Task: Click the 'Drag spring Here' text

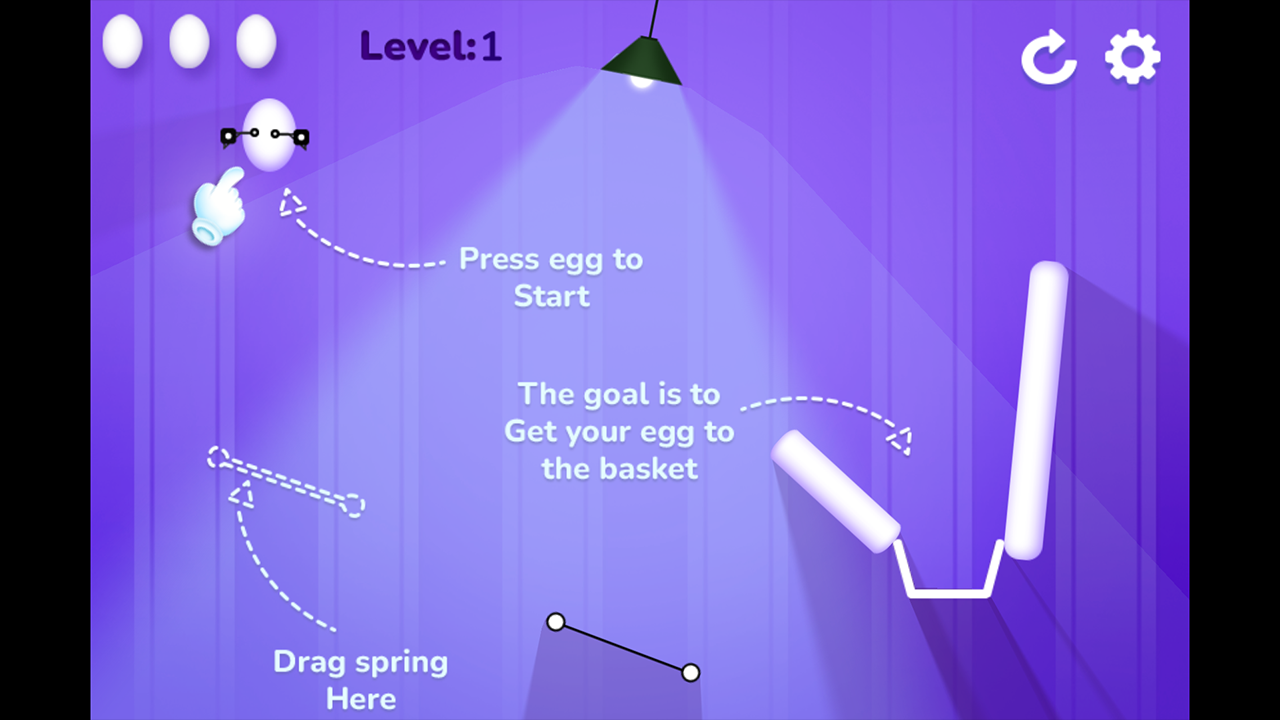Action: [x=360, y=680]
